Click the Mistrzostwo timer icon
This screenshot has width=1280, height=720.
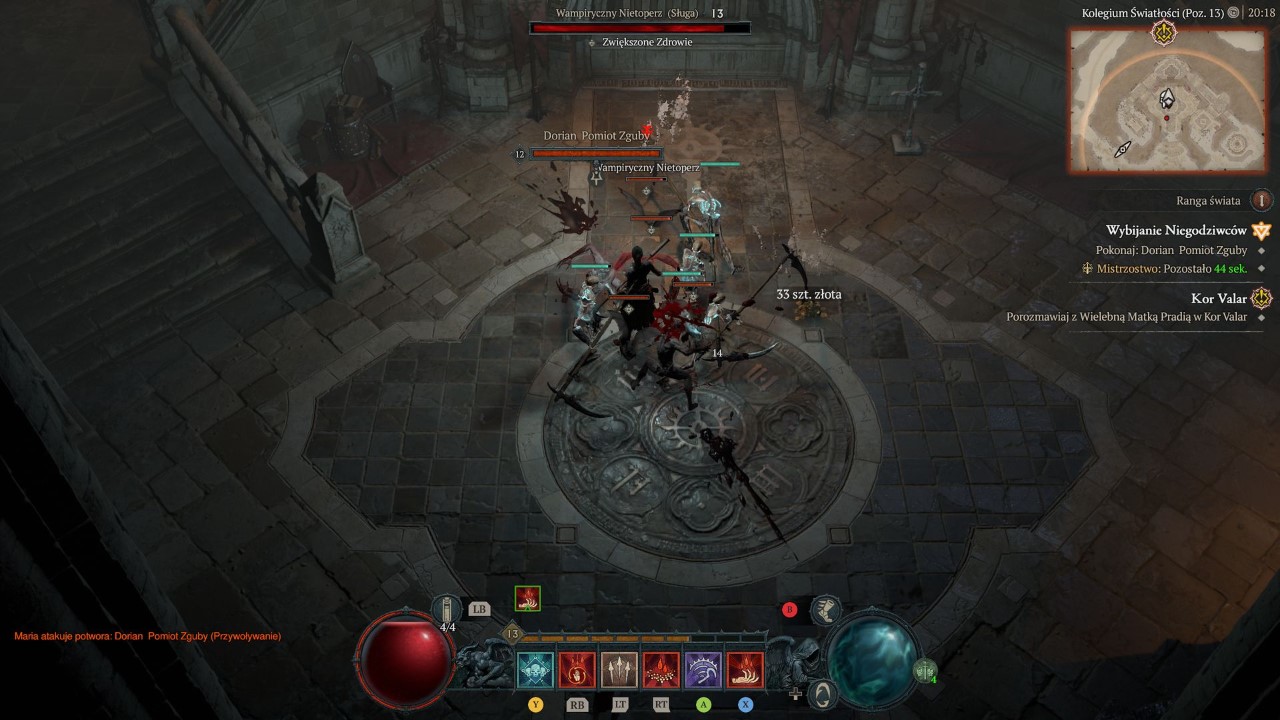(1088, 269)
